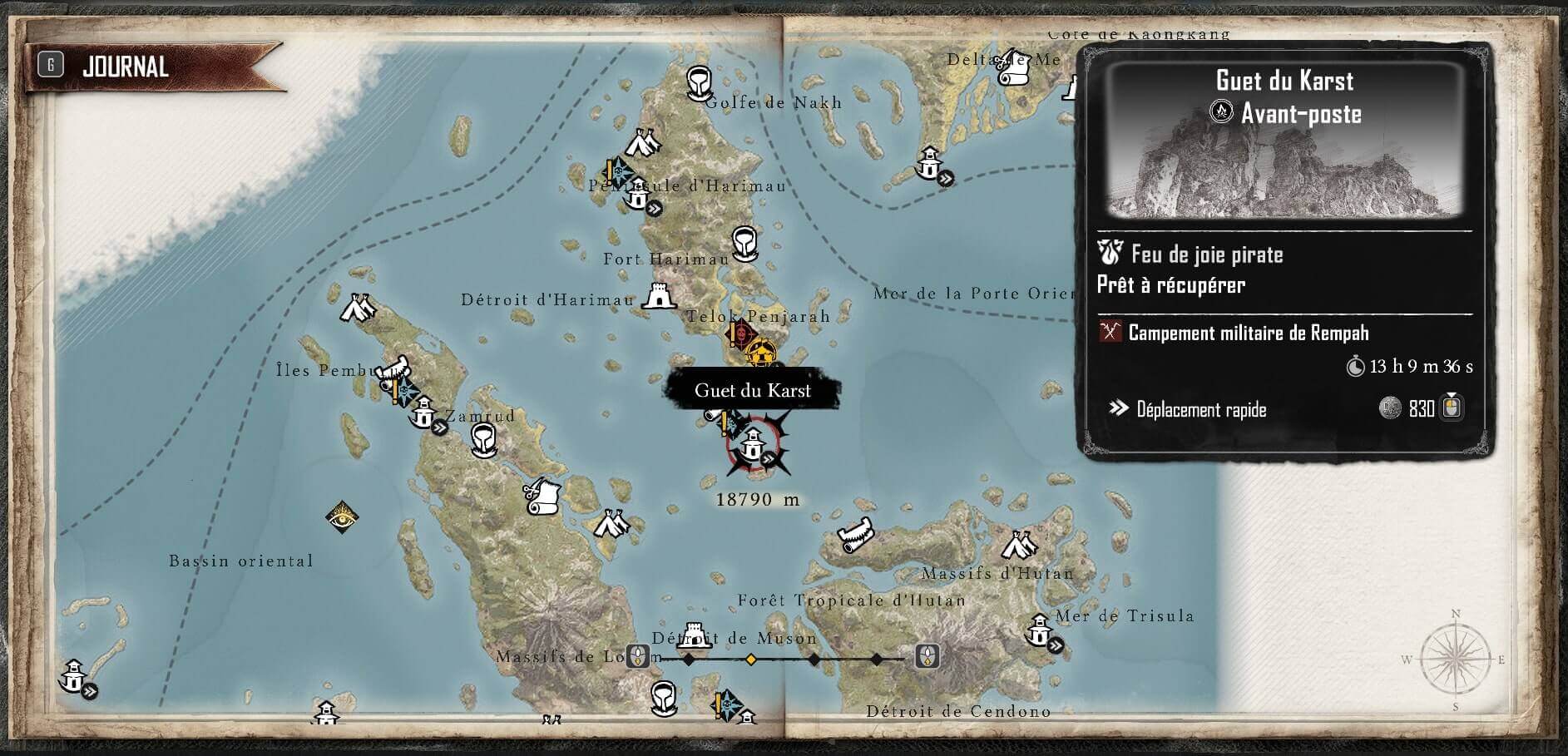Click the eye diamond marker in Bassin oriental
This screenshot has height=756, width=1568.
[341, 516]
